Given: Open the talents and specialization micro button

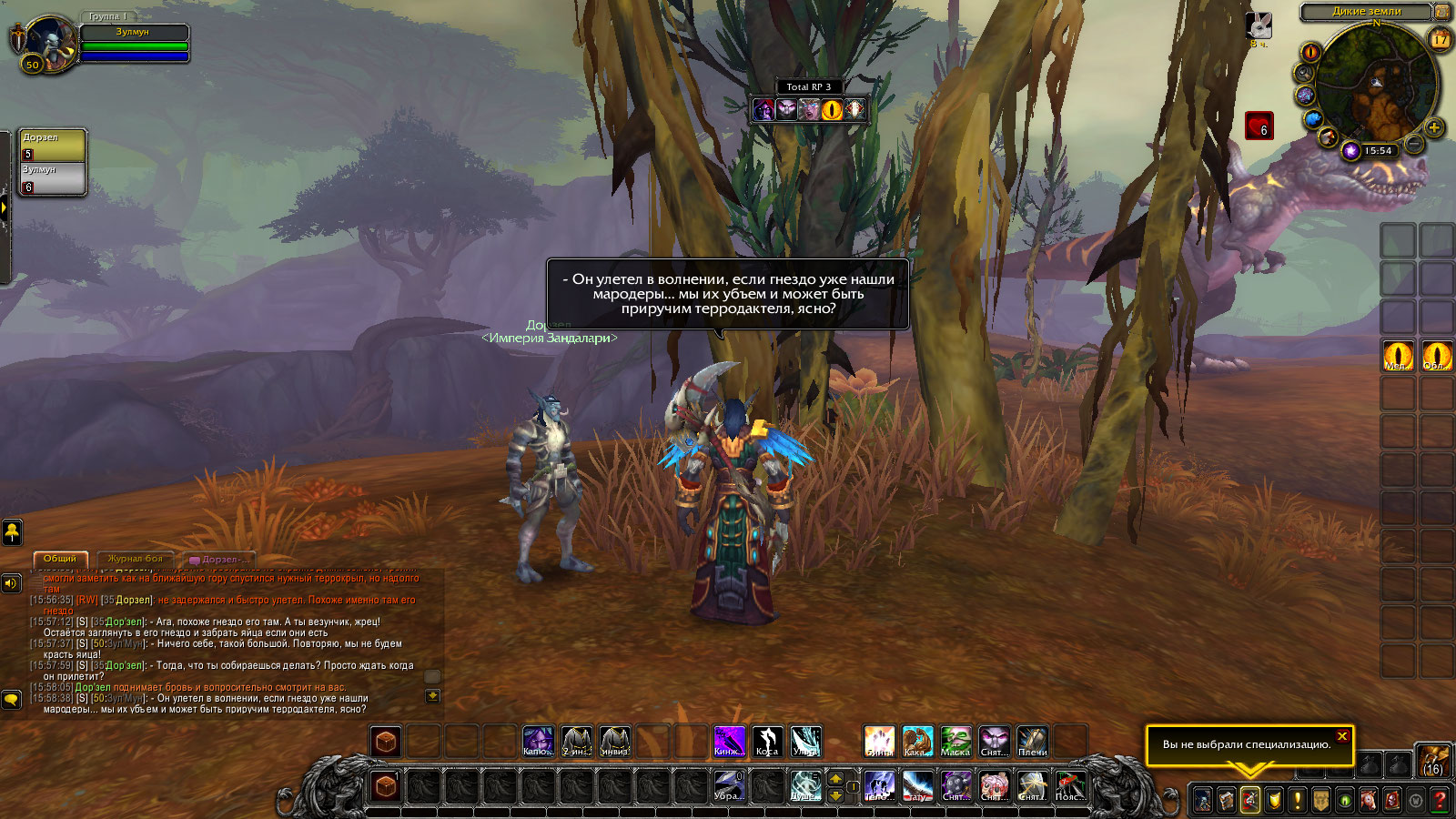Looking at the screenshot, I should click(x=1250, y=800).
